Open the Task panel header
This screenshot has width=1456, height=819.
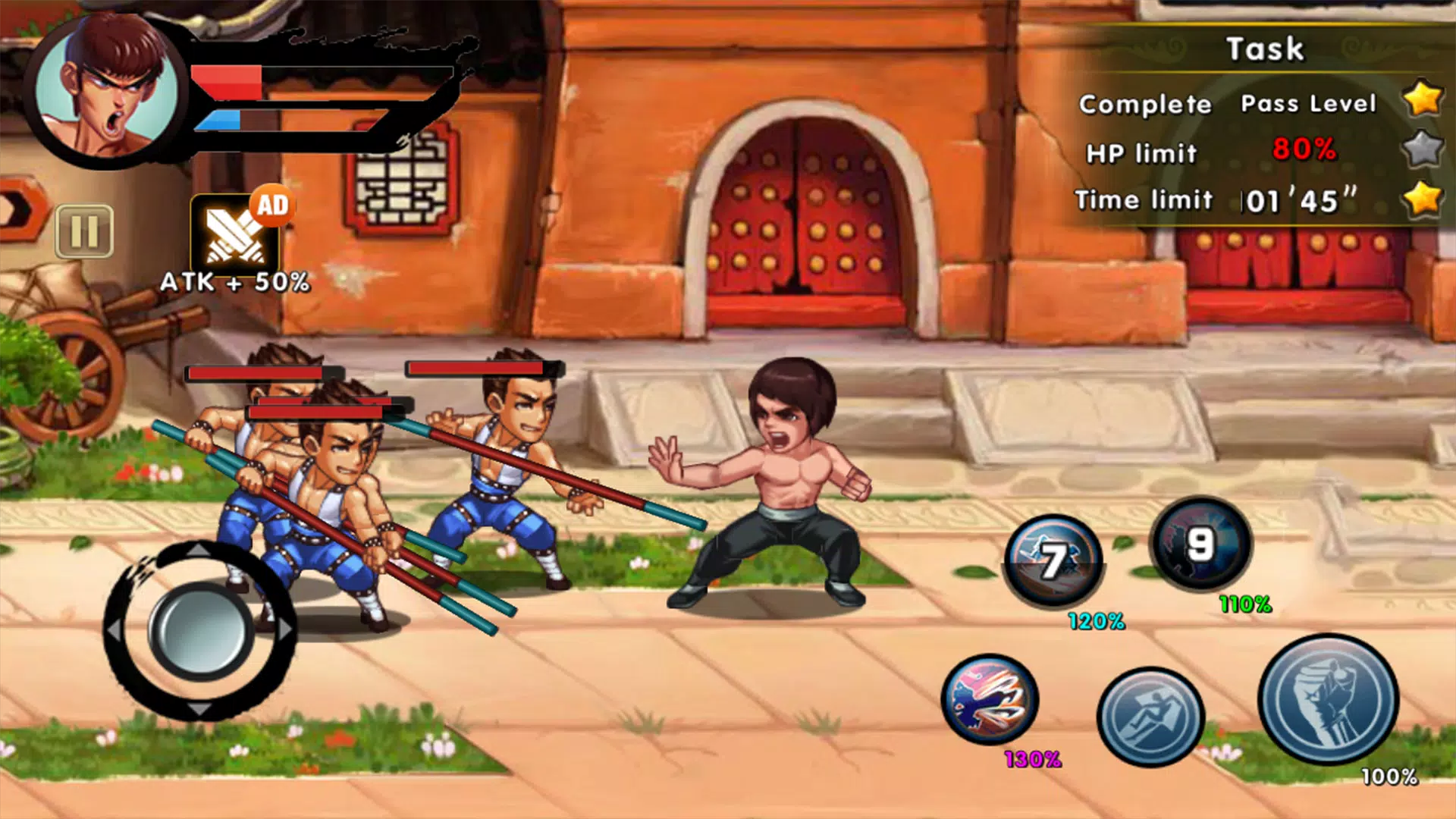(x=1263, y=49)
